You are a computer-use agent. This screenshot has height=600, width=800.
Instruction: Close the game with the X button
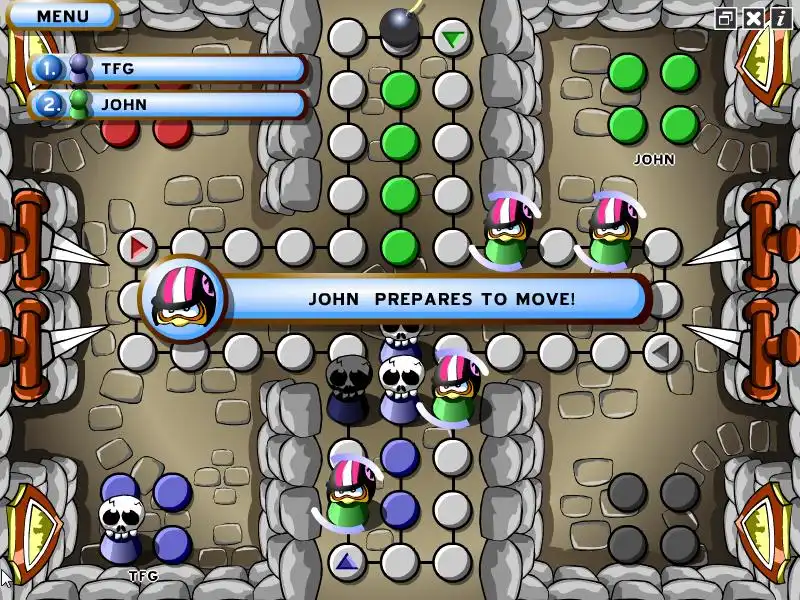coord(753,18)
